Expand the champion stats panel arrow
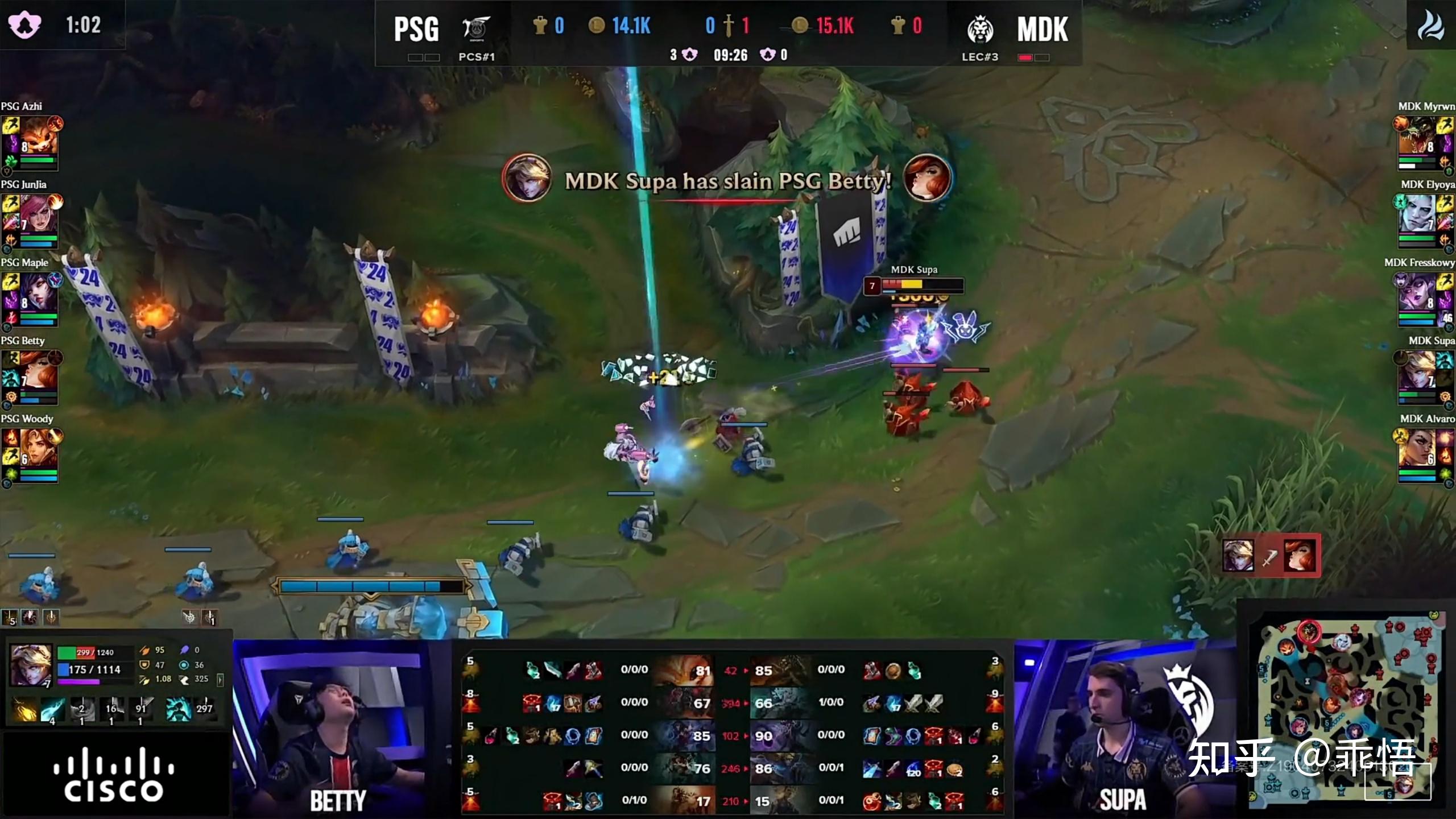1456x819 pixels. [220, 679]
